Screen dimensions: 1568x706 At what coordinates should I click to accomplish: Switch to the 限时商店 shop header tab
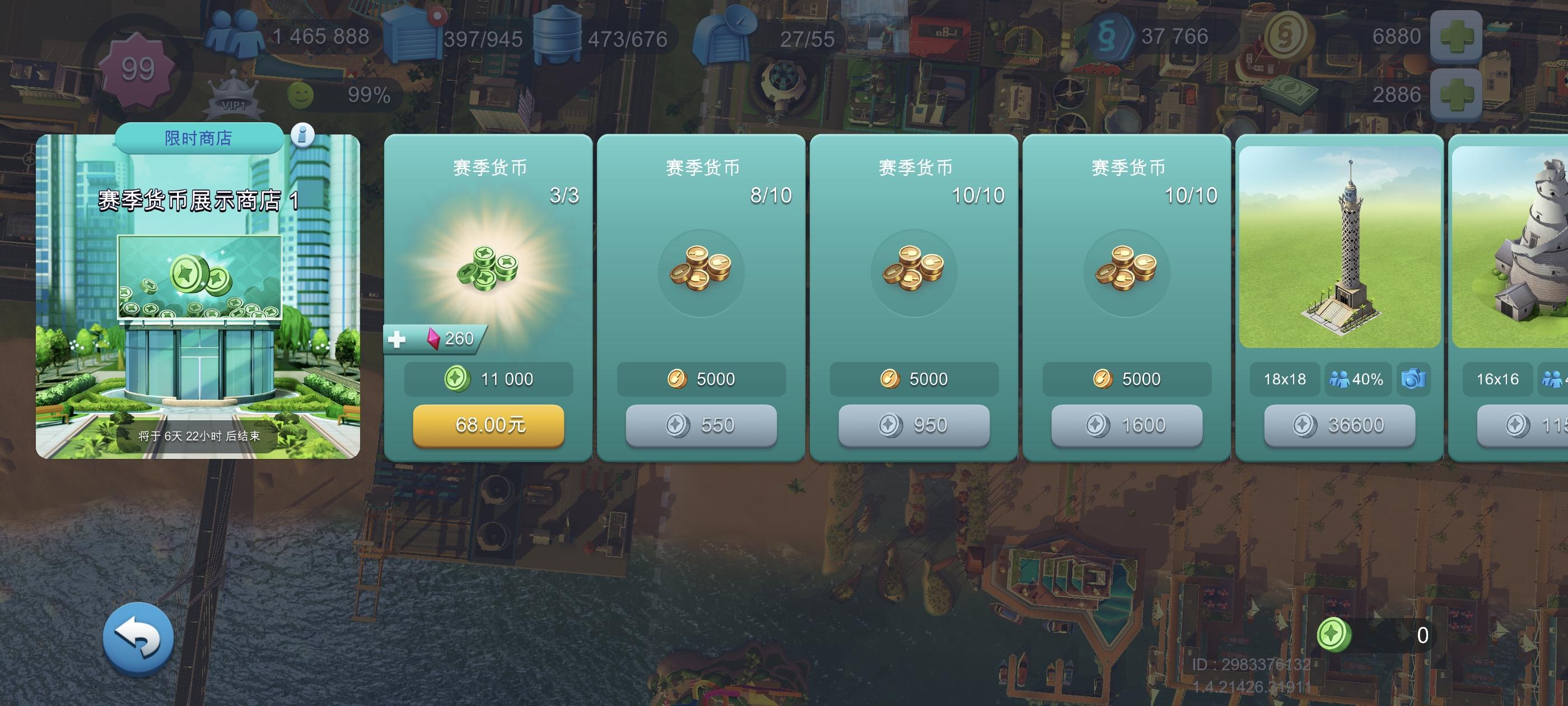click(198, 138)
